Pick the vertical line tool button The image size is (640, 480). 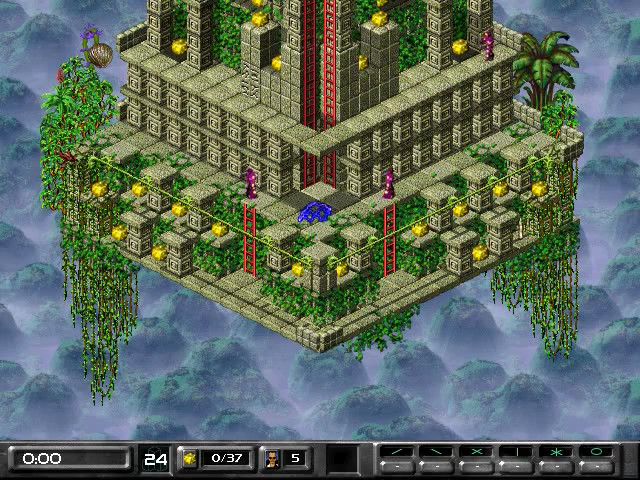[516, 452]
